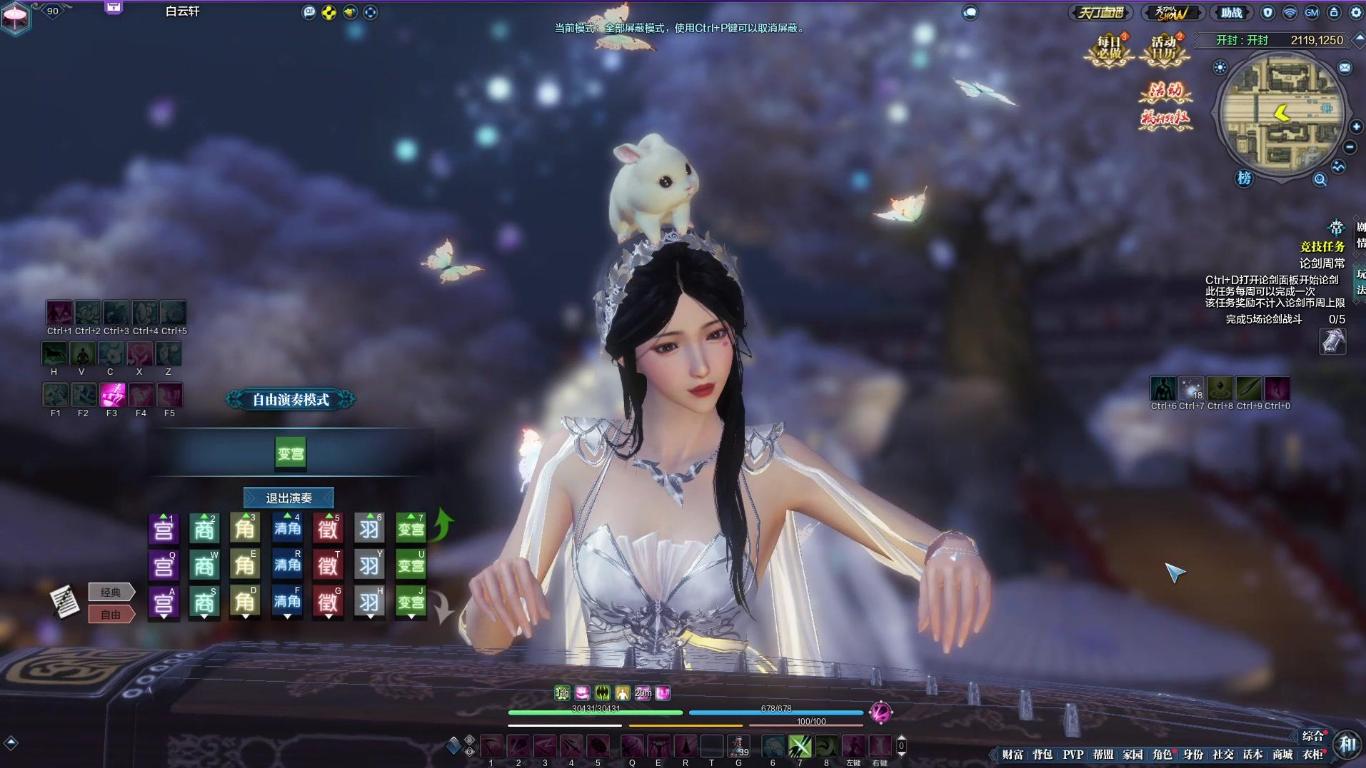Switch to 经典 classic play mode
Viewport: 1366px width, 768px height.
111,592
